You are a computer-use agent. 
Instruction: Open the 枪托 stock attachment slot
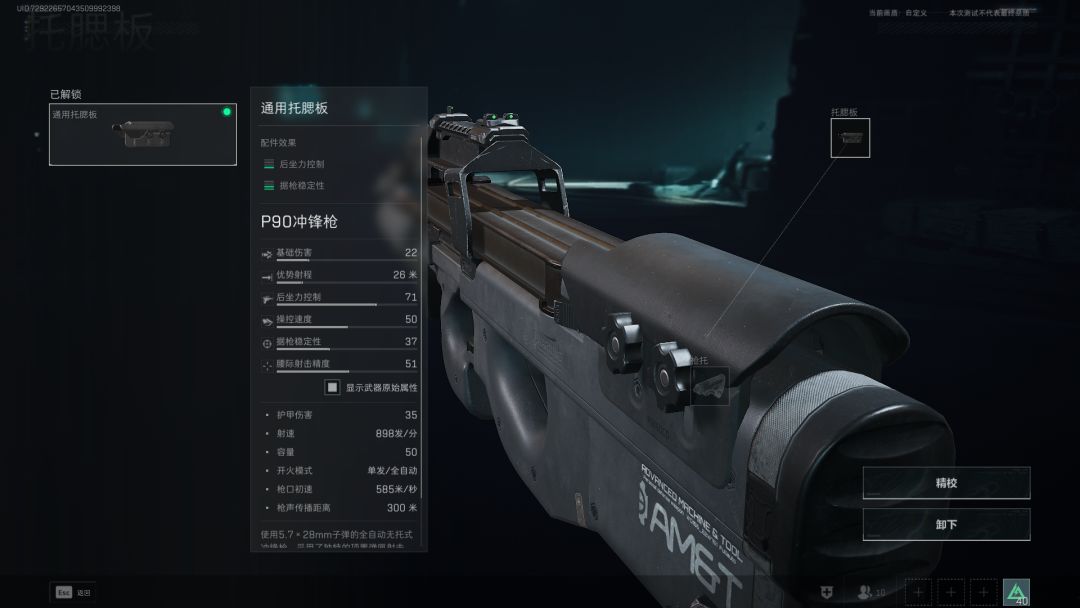click(x=710, y=385)
